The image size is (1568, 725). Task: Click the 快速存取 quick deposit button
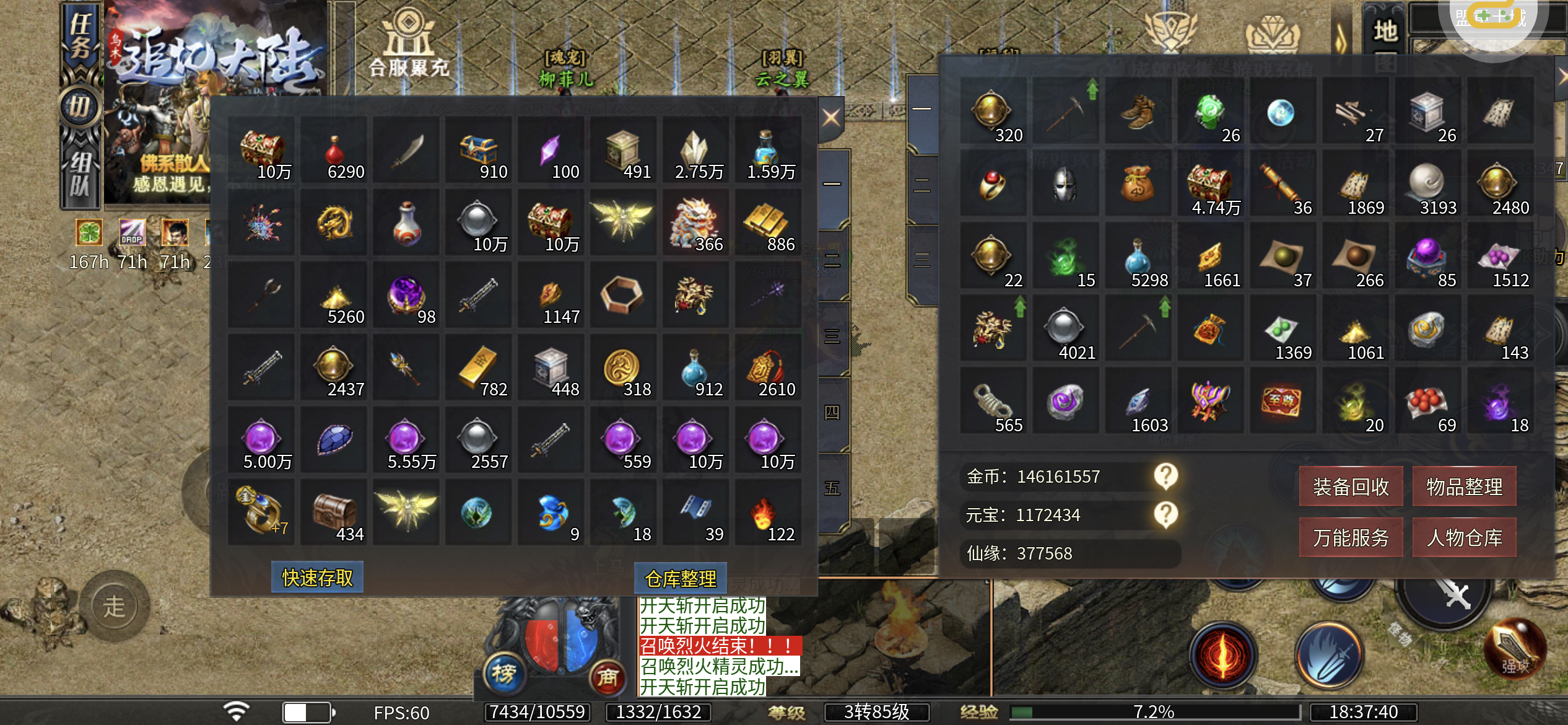[x=317, y=578]
